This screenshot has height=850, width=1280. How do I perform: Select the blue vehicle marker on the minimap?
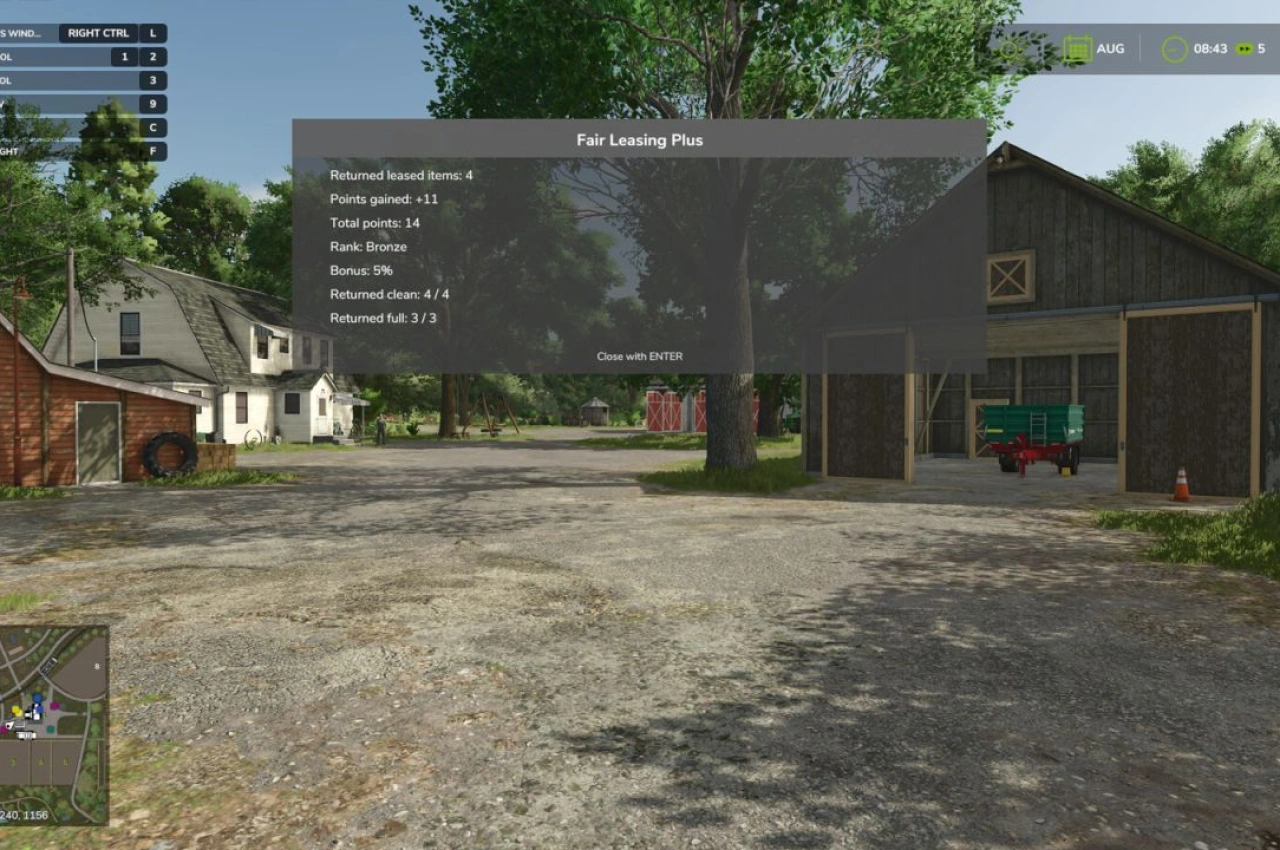[x=37, y=698]
